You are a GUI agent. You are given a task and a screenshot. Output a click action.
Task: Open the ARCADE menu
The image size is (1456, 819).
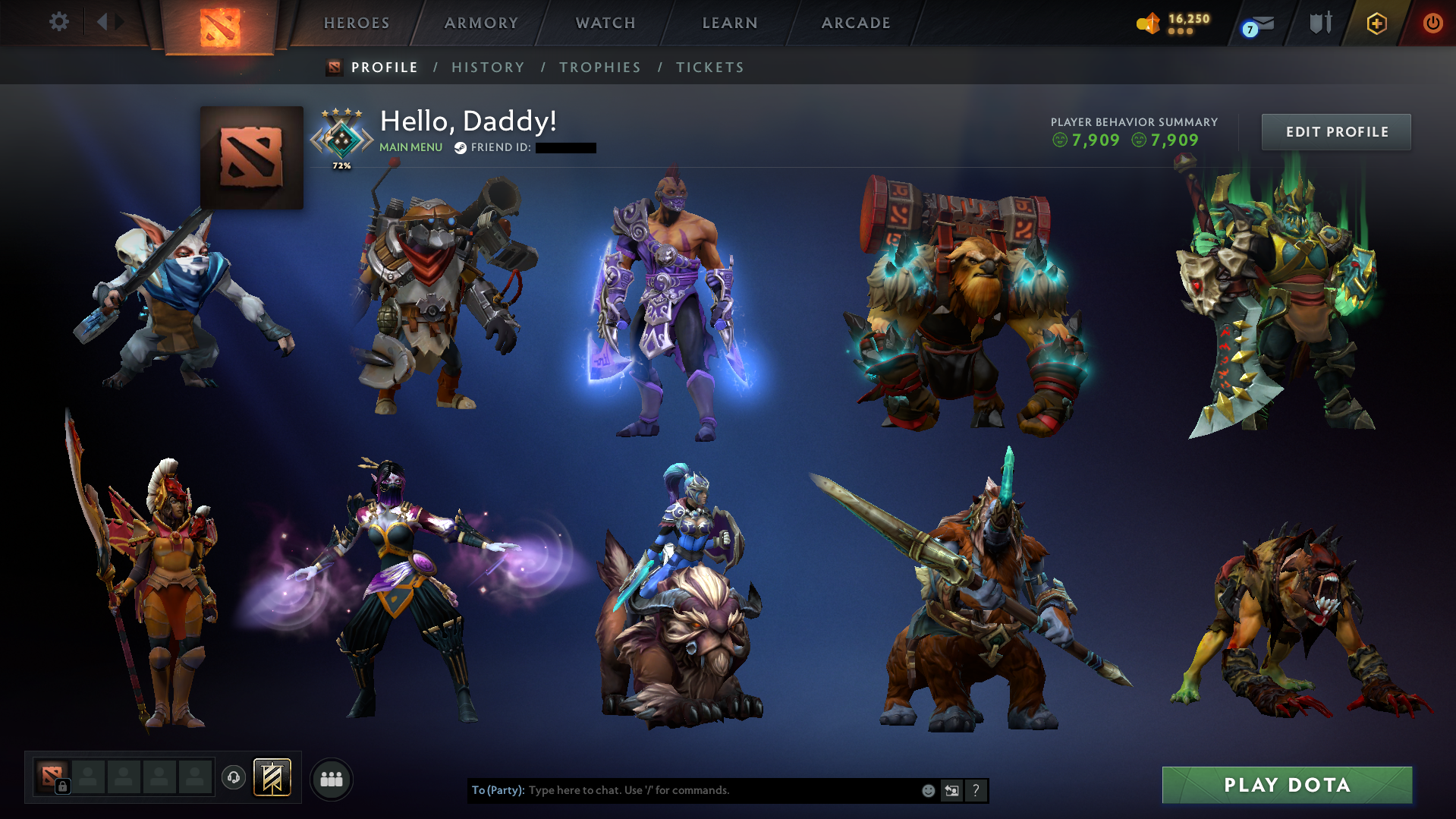[856, 23]
